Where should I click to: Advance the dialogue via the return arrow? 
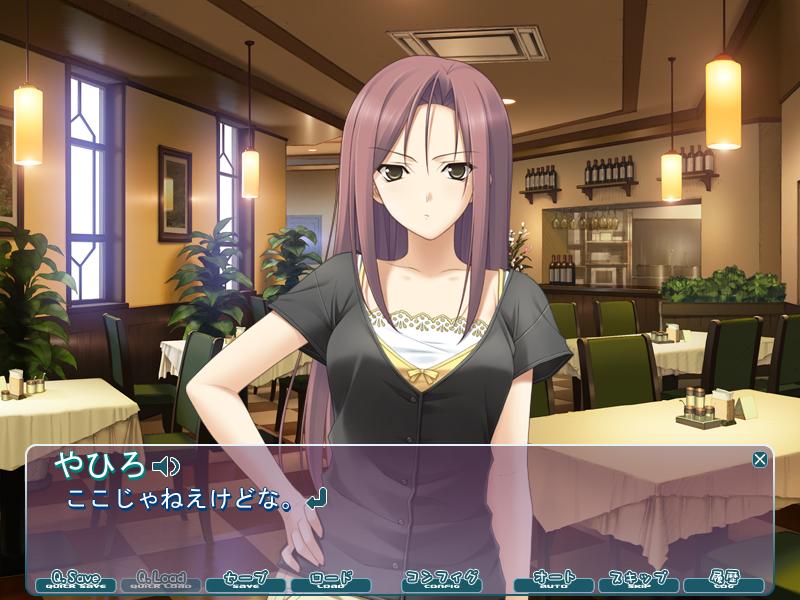point(316,498)
